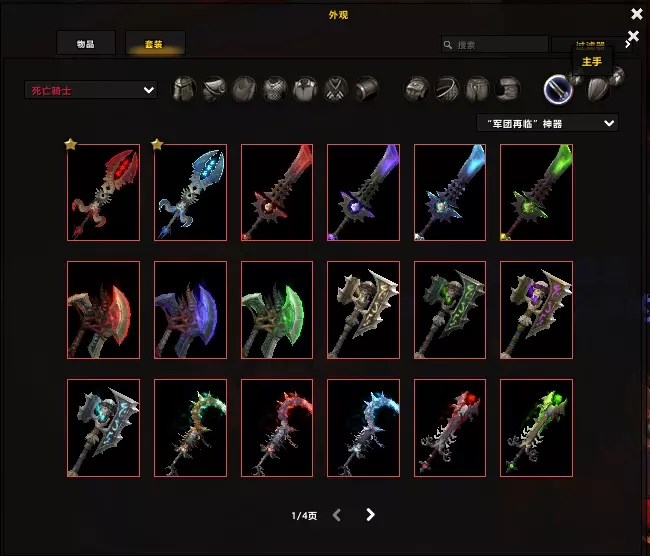Choose the highlighted main-hand weapon slot icon
This screenshot has height=556, width=650.
(x=557, y=89)
